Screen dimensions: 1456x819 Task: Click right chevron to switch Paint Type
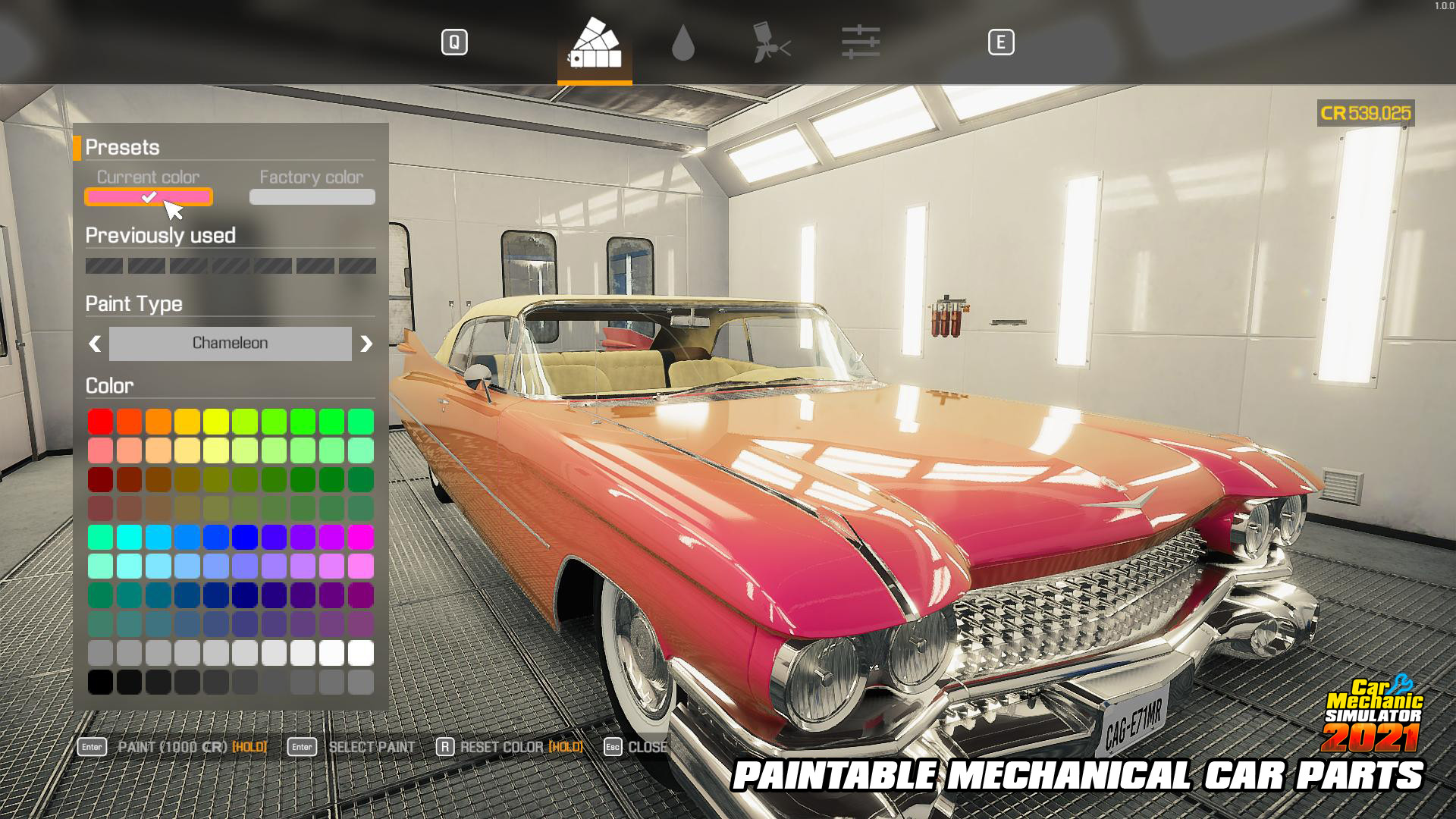click(366, 344)
